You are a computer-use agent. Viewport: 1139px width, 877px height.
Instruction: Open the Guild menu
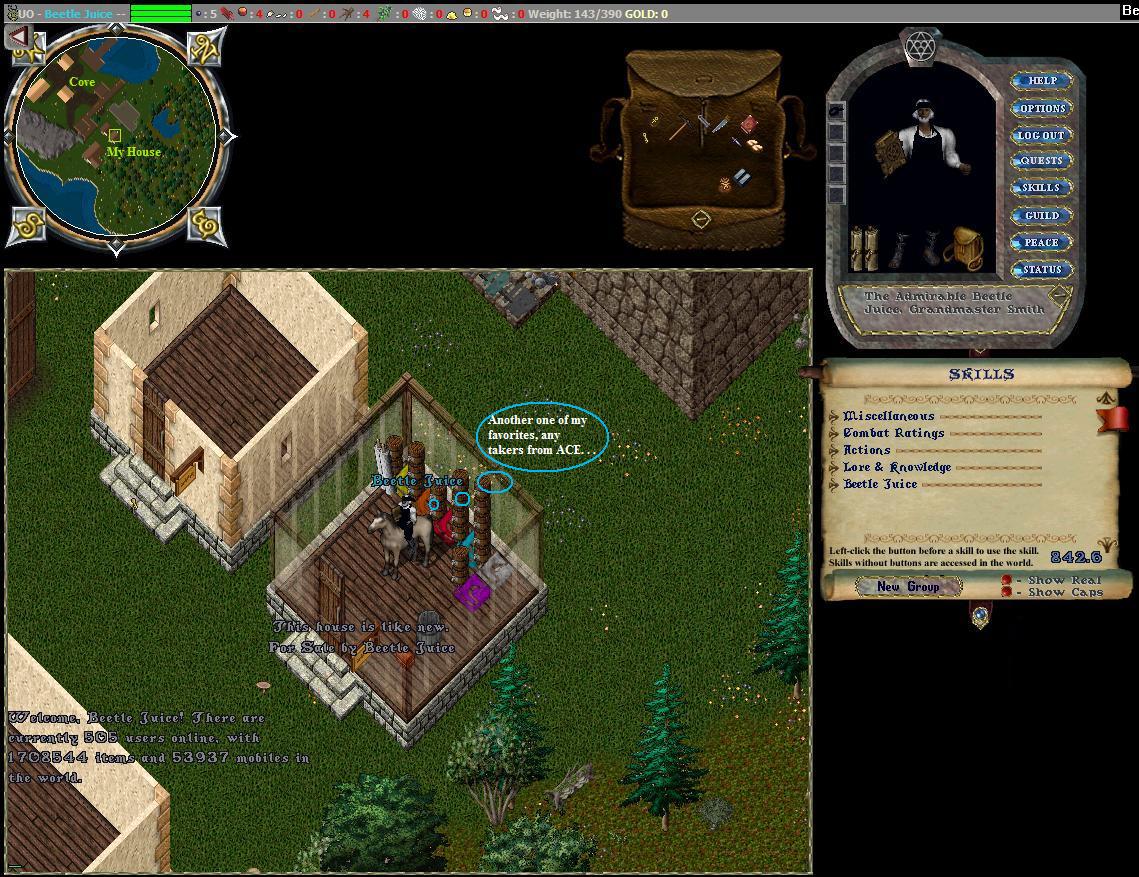pos(1041,215)
